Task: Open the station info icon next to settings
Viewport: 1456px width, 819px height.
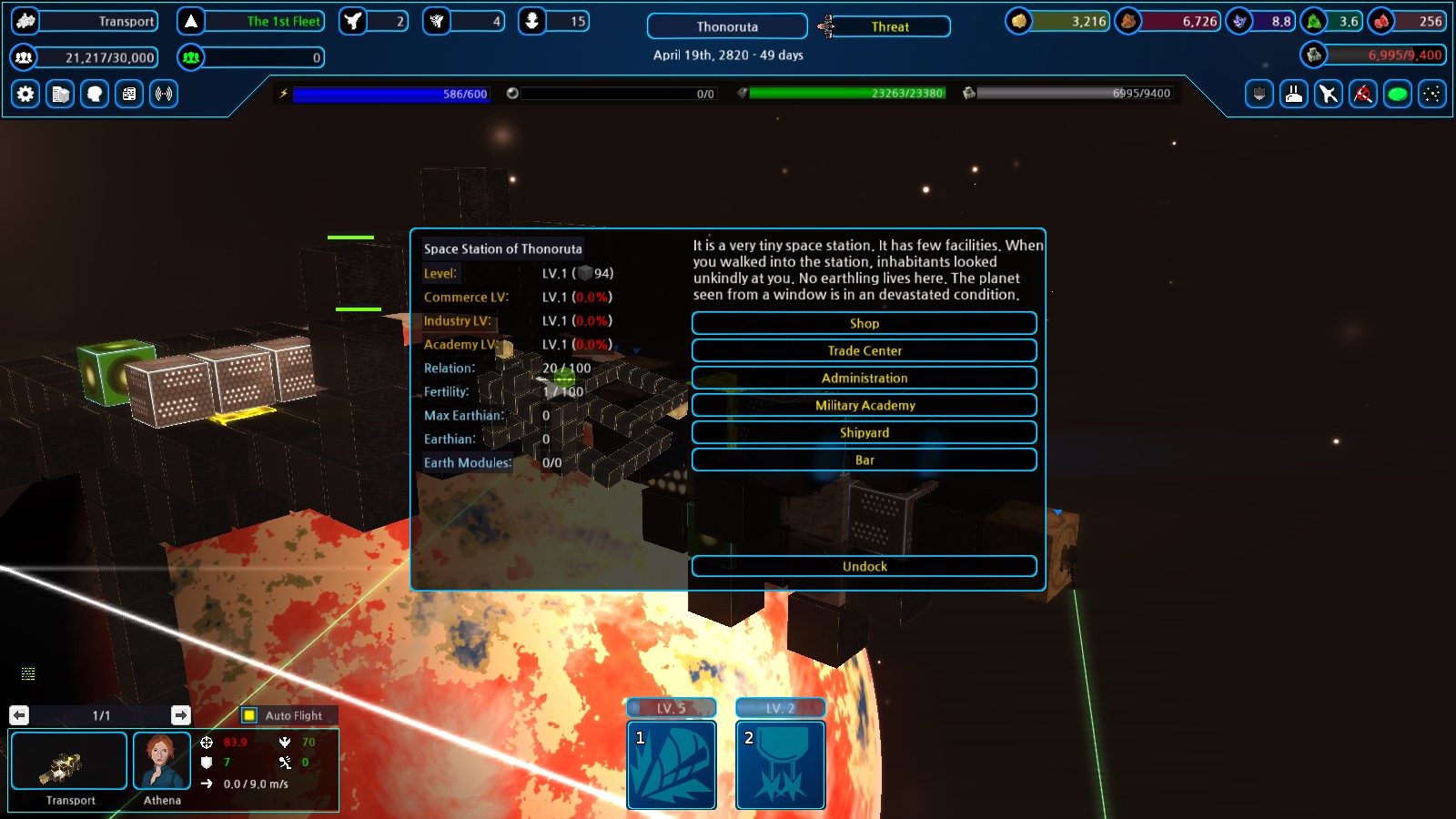Action: click(59, 94)
